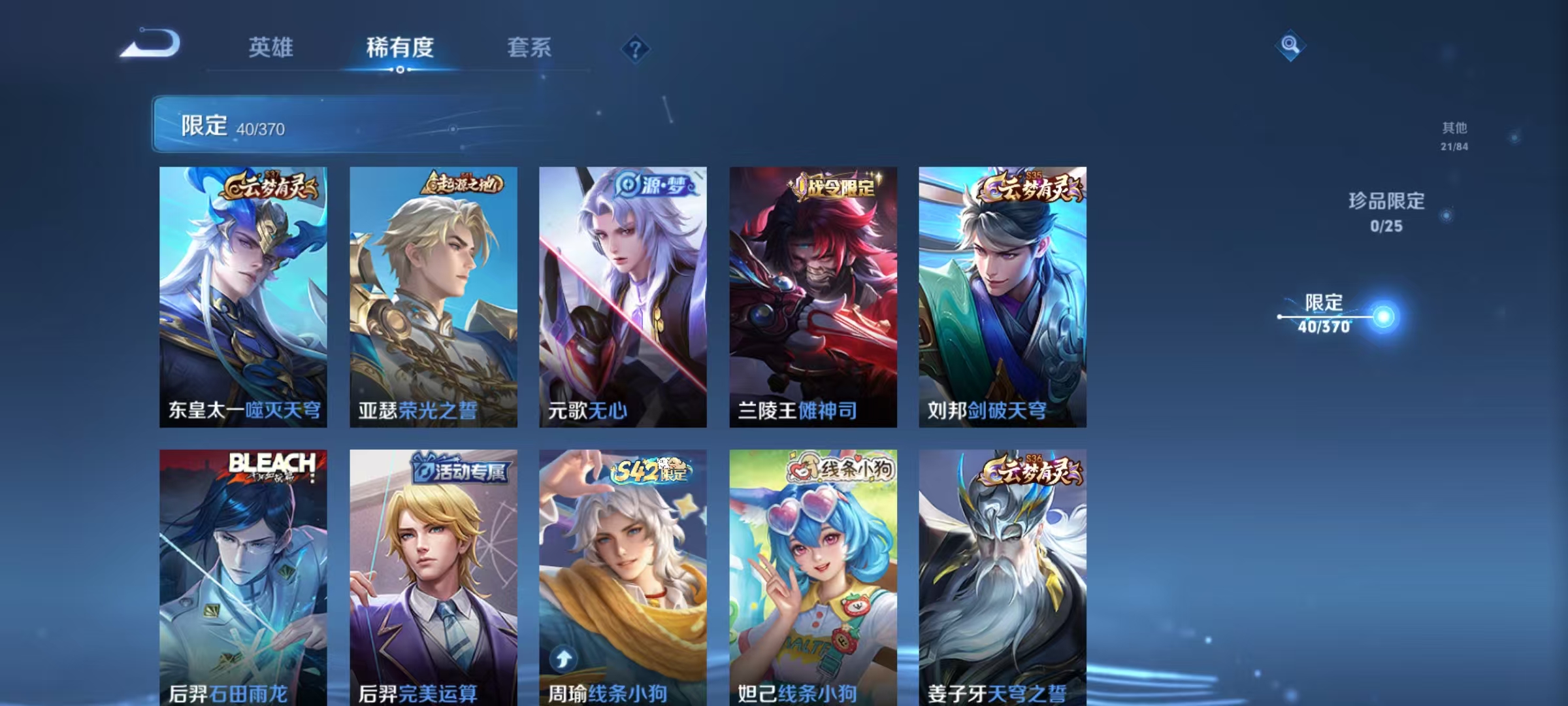This screenshot has height=706, width=1568.
Task: Switch to the 套系 tab
Action: (x=531, y=48)
